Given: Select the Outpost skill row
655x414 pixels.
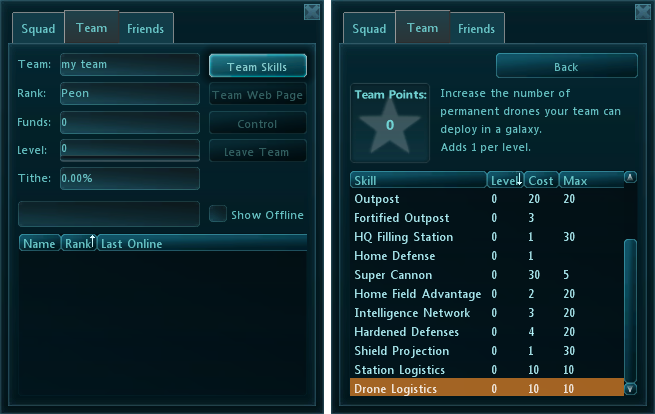Looking at the screenshot, I should [x=418, y=199].
